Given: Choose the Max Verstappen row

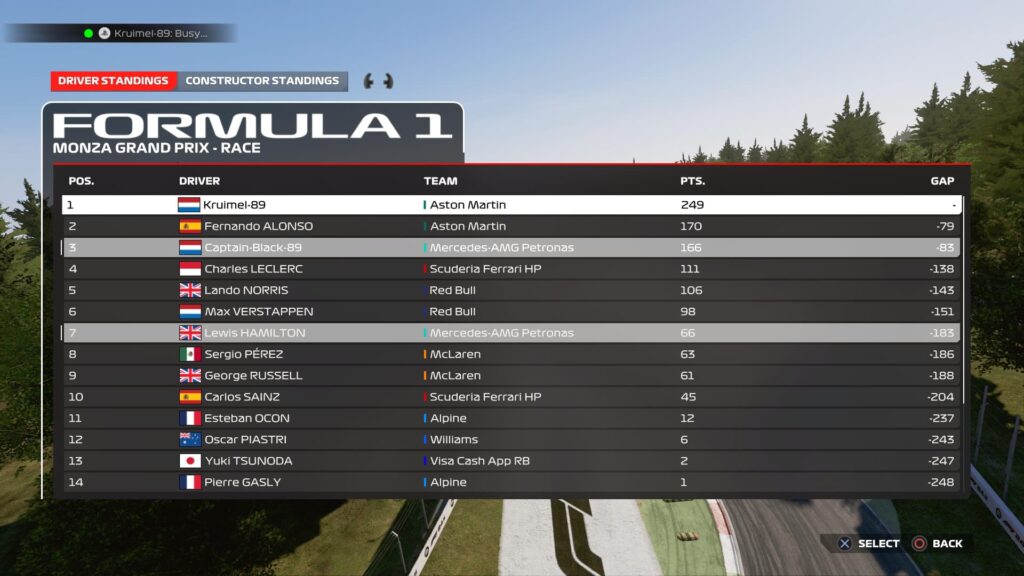Looking at the screenshot, I should point(510,311).
